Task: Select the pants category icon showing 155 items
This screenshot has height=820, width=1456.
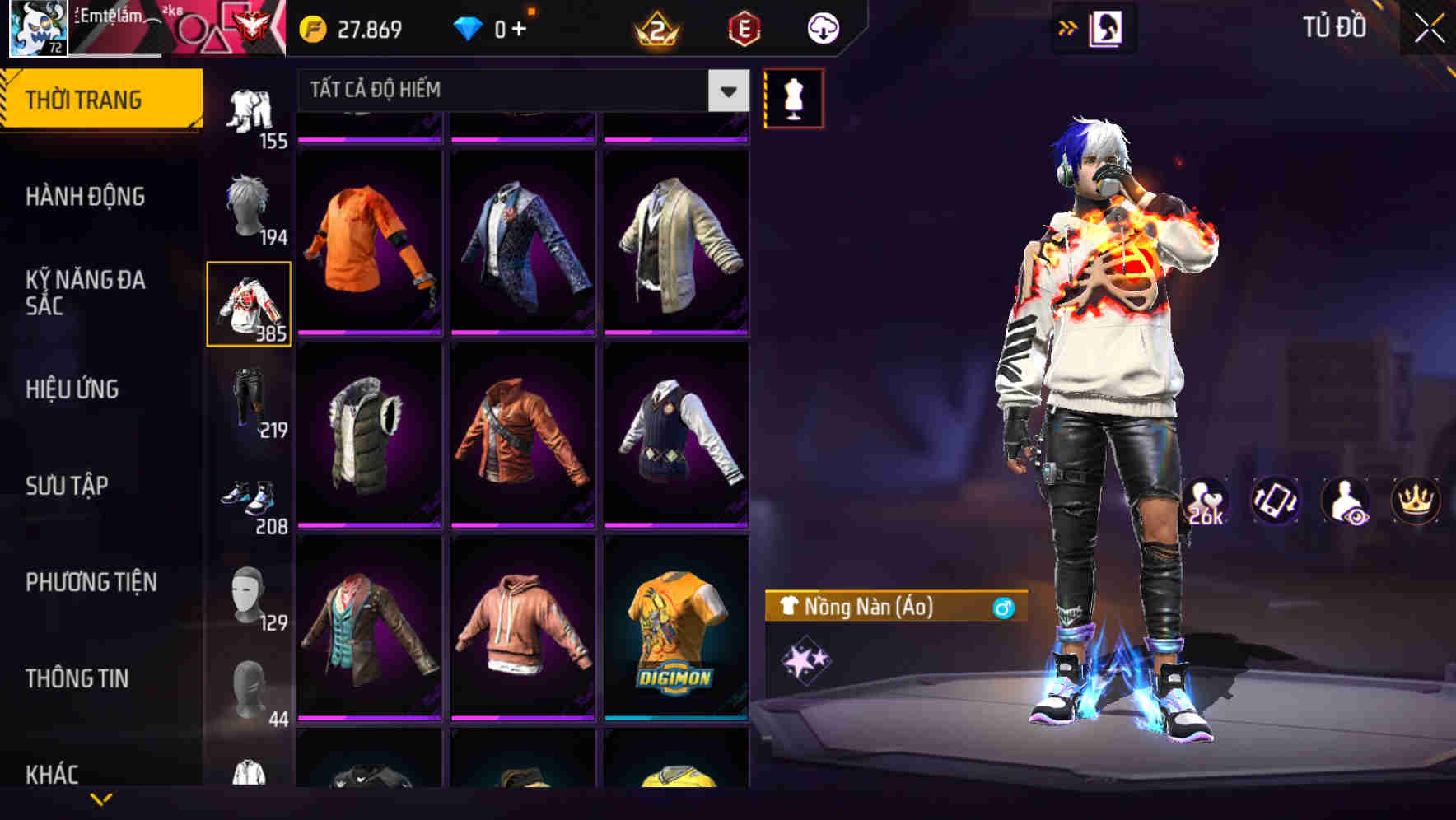Action: 251,111
